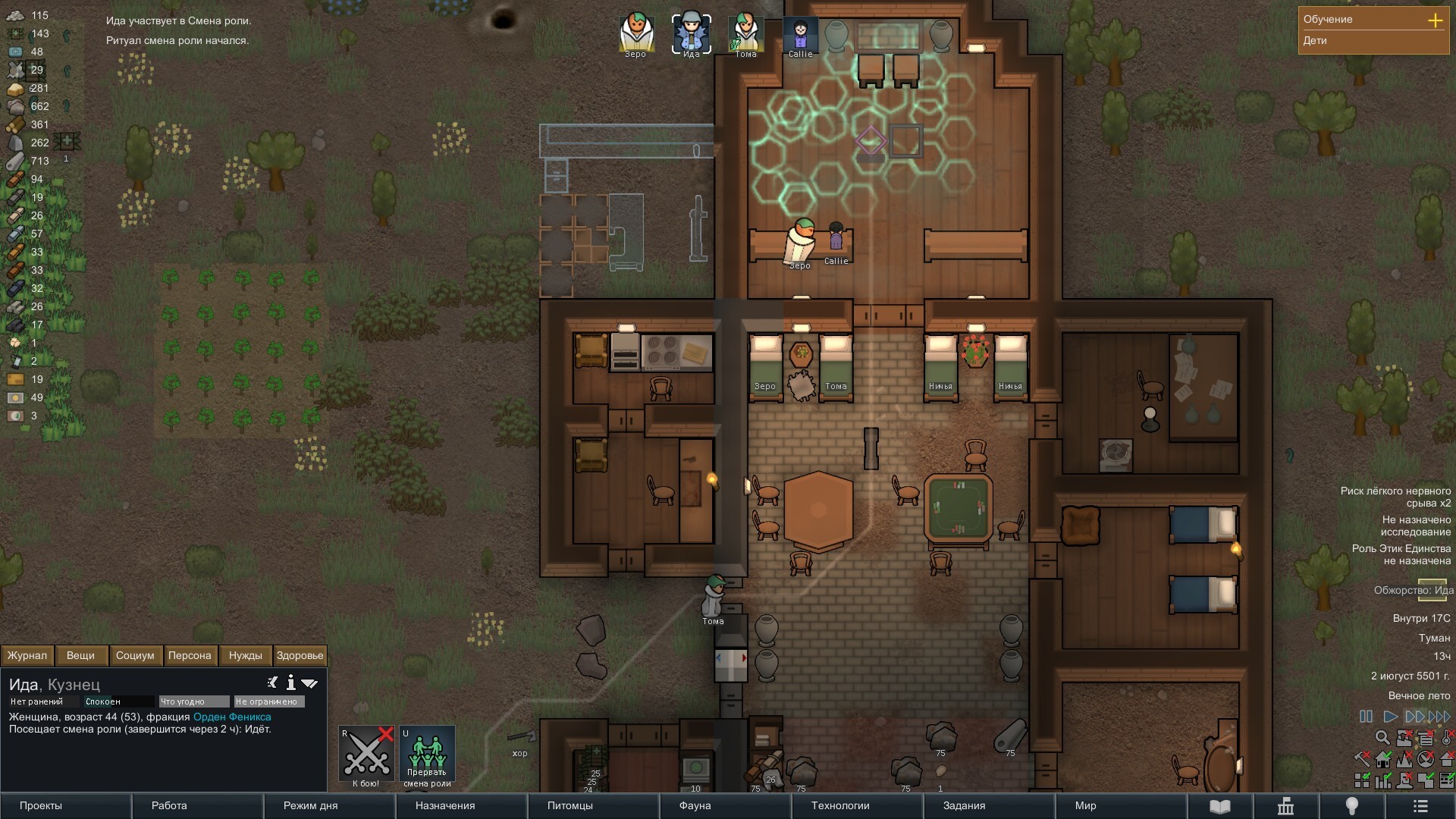Screen dimensions: 1456x819
Task: Open the Проекты (Architect) menu
Action: [66, 805]
